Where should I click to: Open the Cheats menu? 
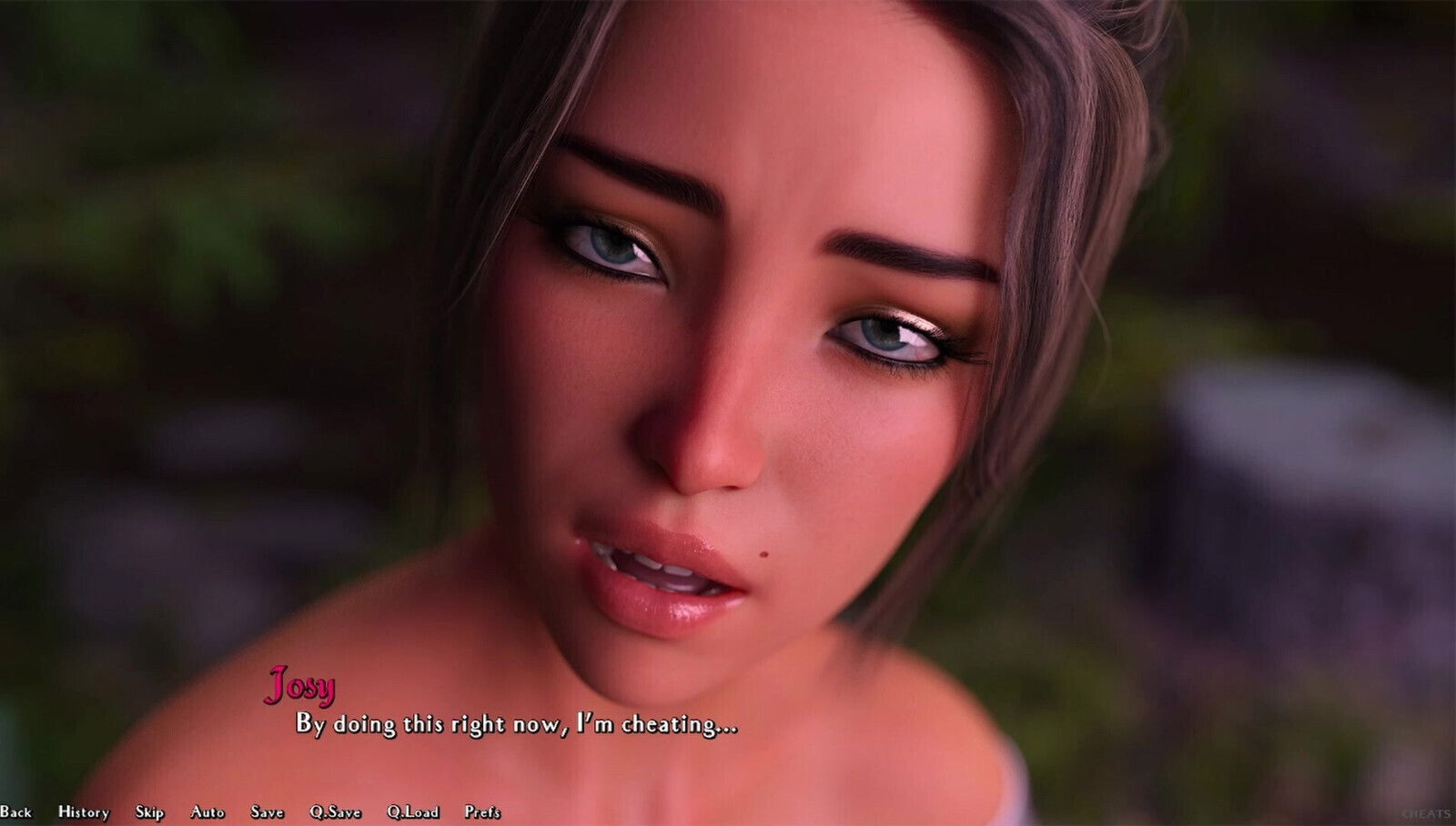tap(1425, 814)
